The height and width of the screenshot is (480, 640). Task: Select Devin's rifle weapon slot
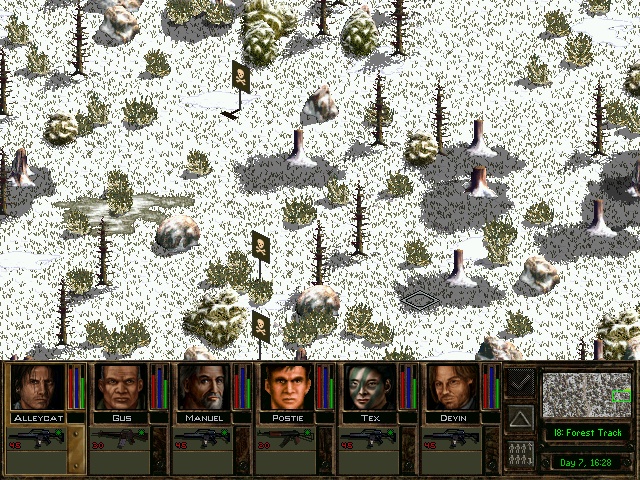pos(452,438)
